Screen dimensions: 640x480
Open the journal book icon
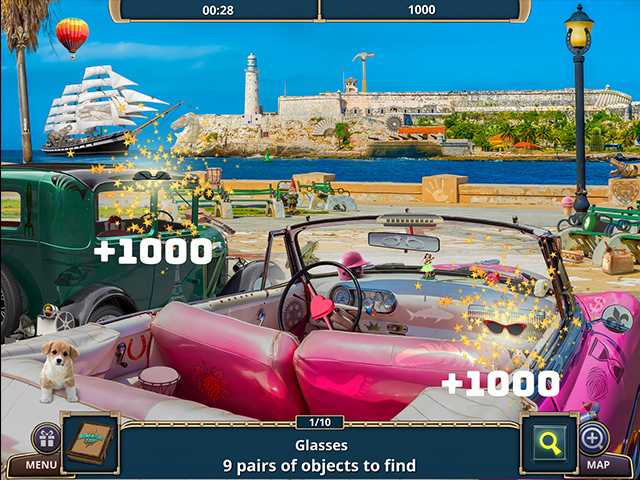coord(92,442)
